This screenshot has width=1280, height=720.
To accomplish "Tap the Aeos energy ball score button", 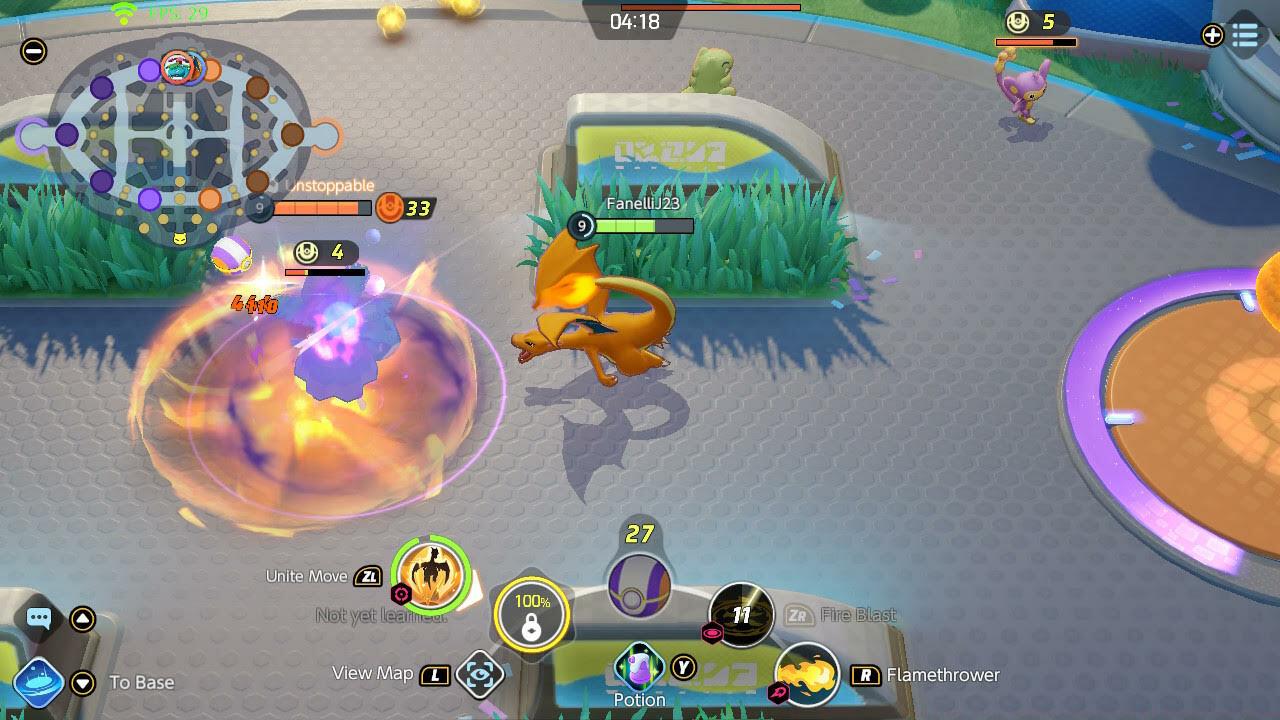I will (x=639, y=583).
